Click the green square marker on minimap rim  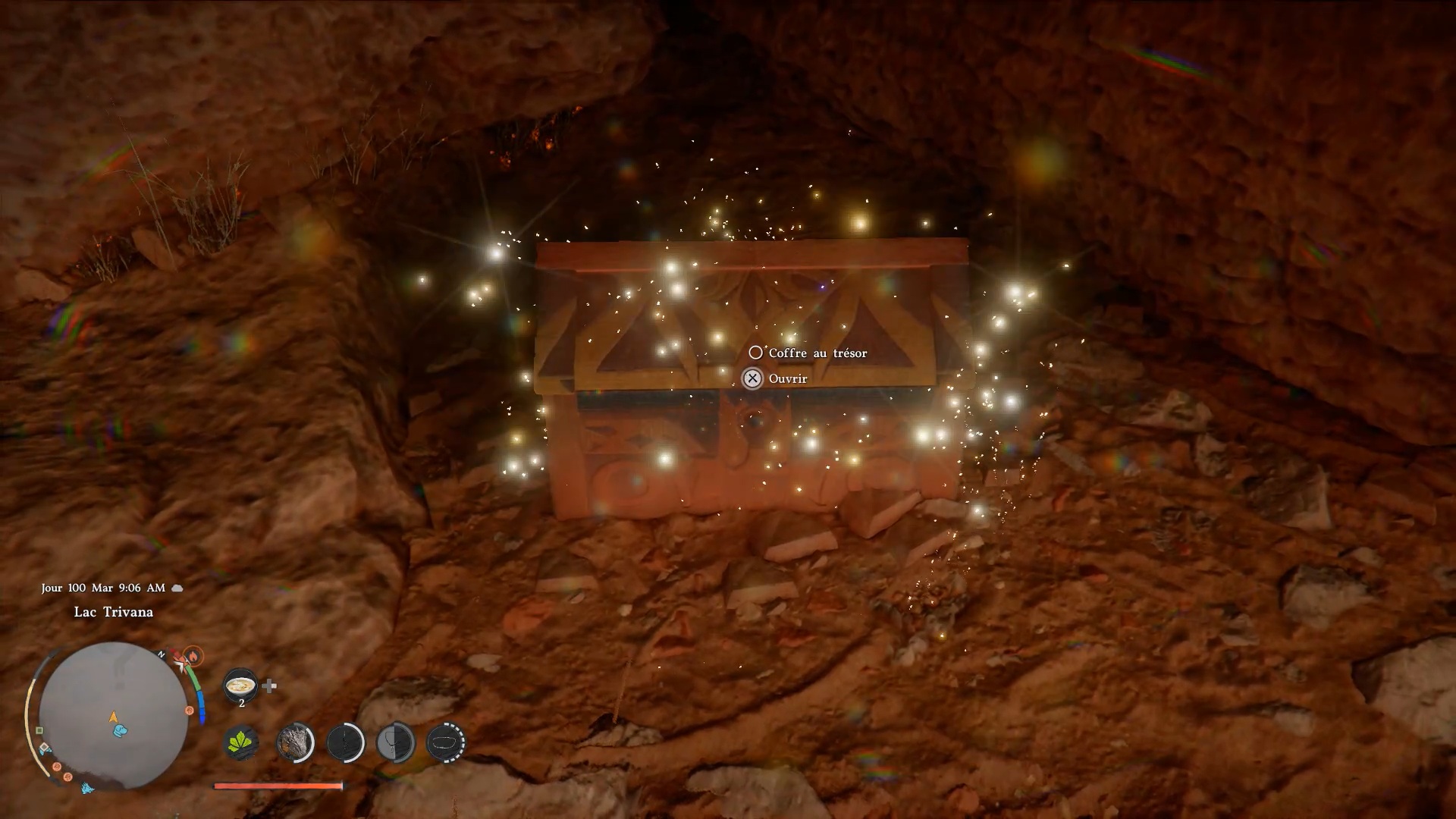tap(39, 731)
